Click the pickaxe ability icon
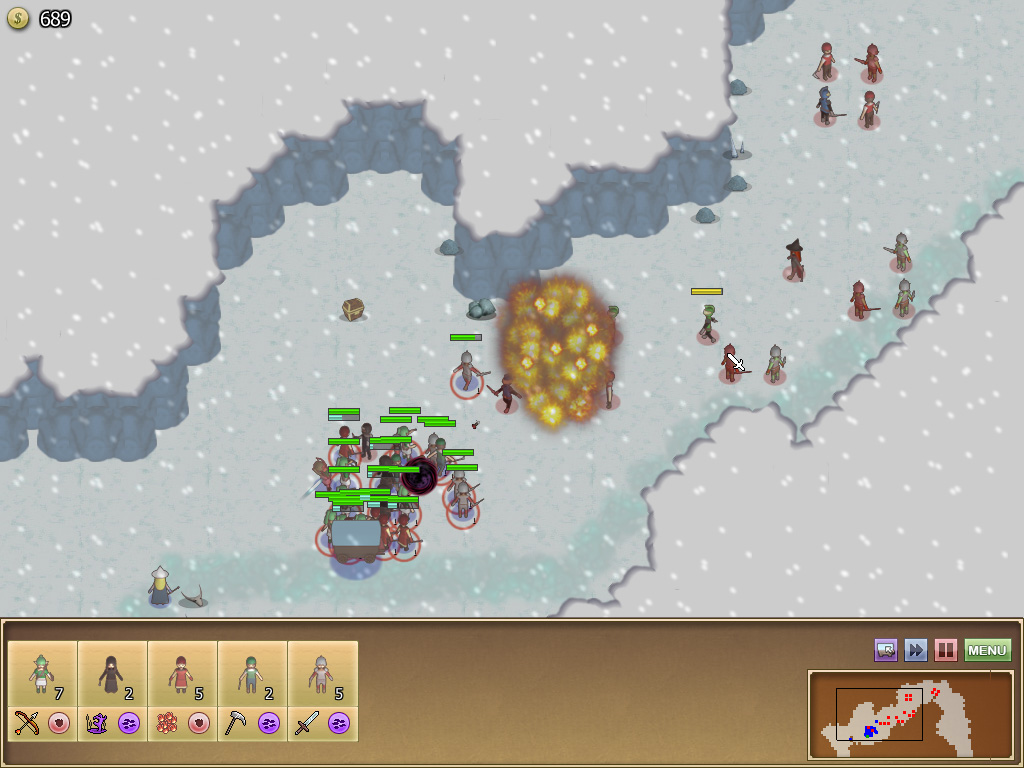Image resolution: width=1024 pixels, height=768 pixels. coord(236,723)
